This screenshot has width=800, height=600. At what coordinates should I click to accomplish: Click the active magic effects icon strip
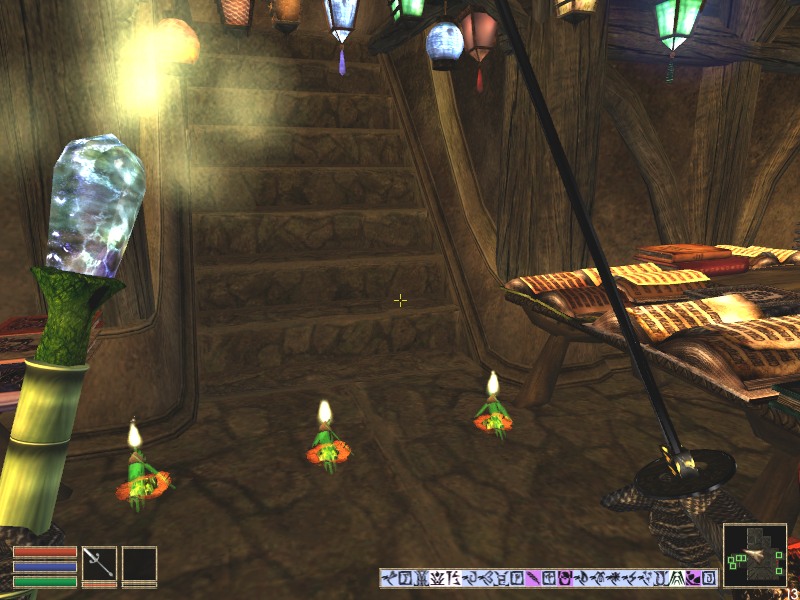548,578
